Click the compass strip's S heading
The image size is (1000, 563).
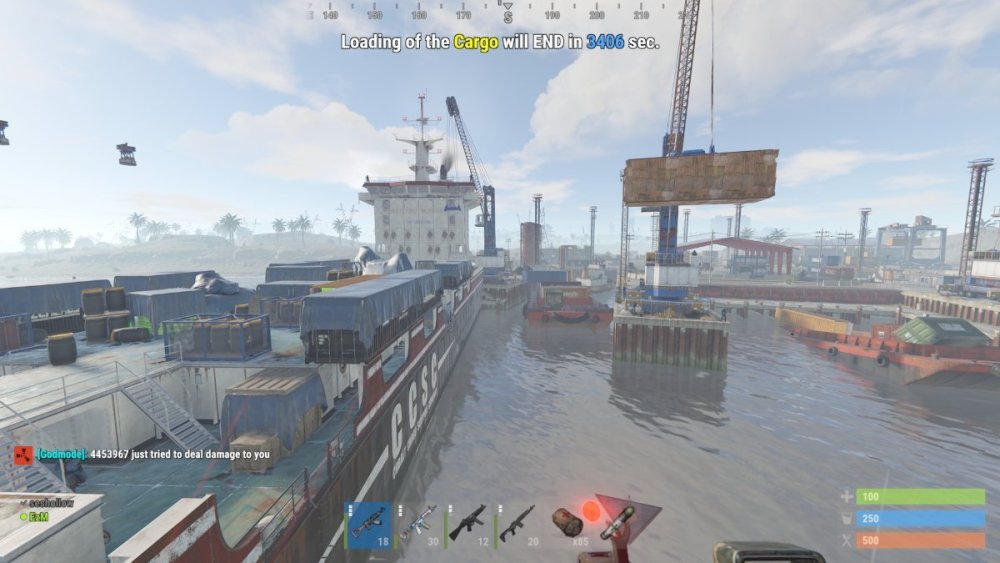[508, 16]
